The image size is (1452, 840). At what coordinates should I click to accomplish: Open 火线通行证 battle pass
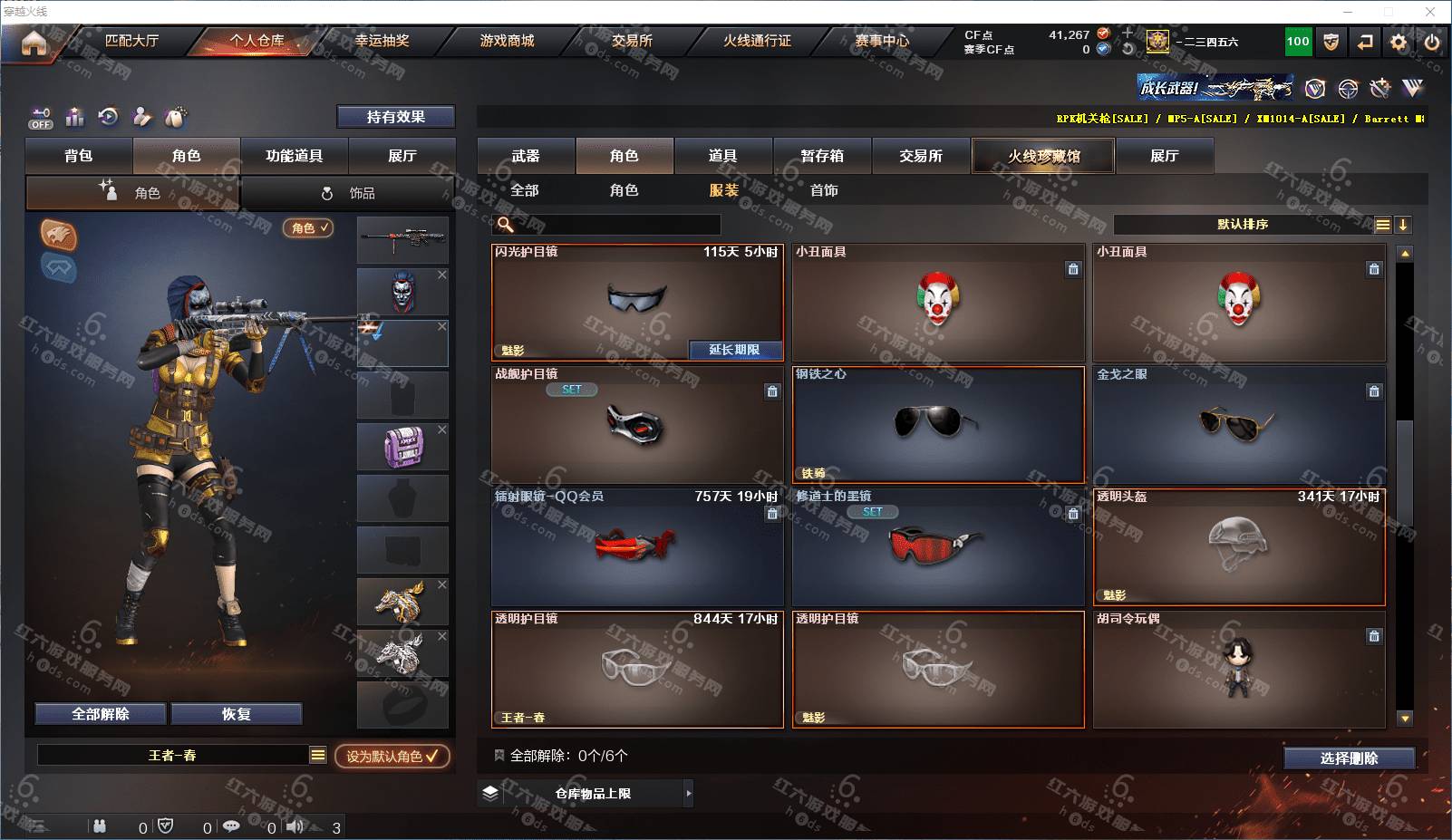point(757,41)
